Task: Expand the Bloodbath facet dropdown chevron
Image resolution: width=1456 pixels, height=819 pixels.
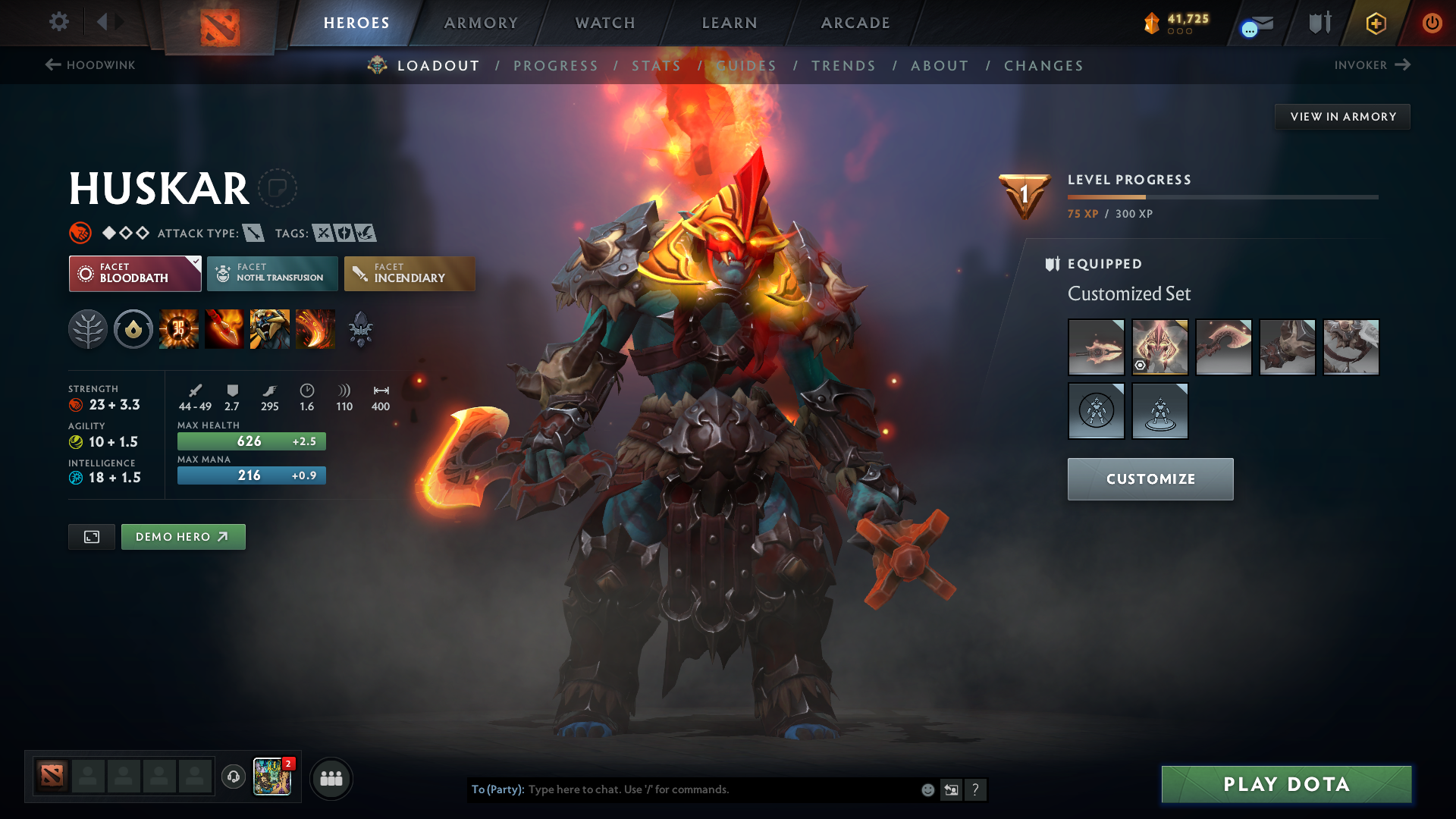Action: (x=196, y=261)
